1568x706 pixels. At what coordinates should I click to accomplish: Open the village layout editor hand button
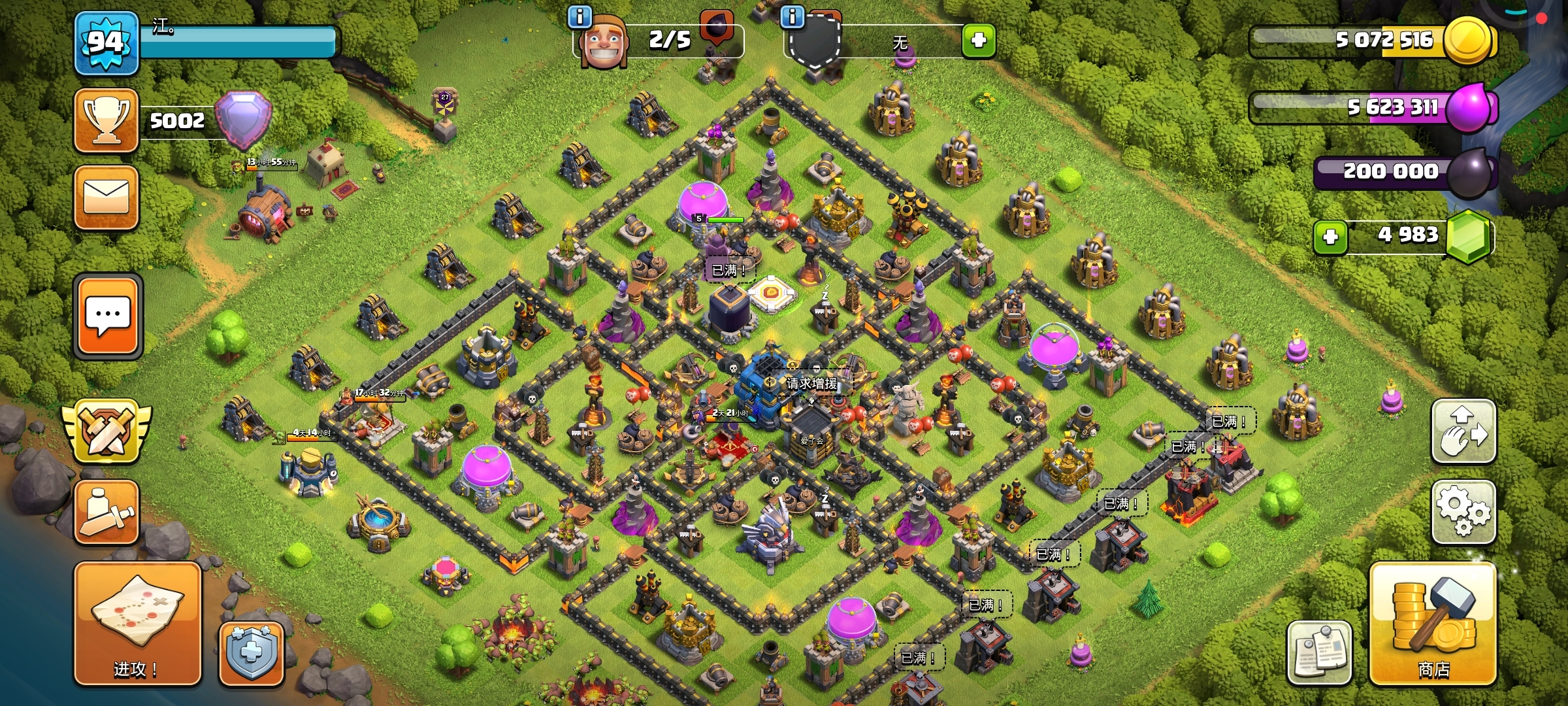click(x=1463, y=431)
